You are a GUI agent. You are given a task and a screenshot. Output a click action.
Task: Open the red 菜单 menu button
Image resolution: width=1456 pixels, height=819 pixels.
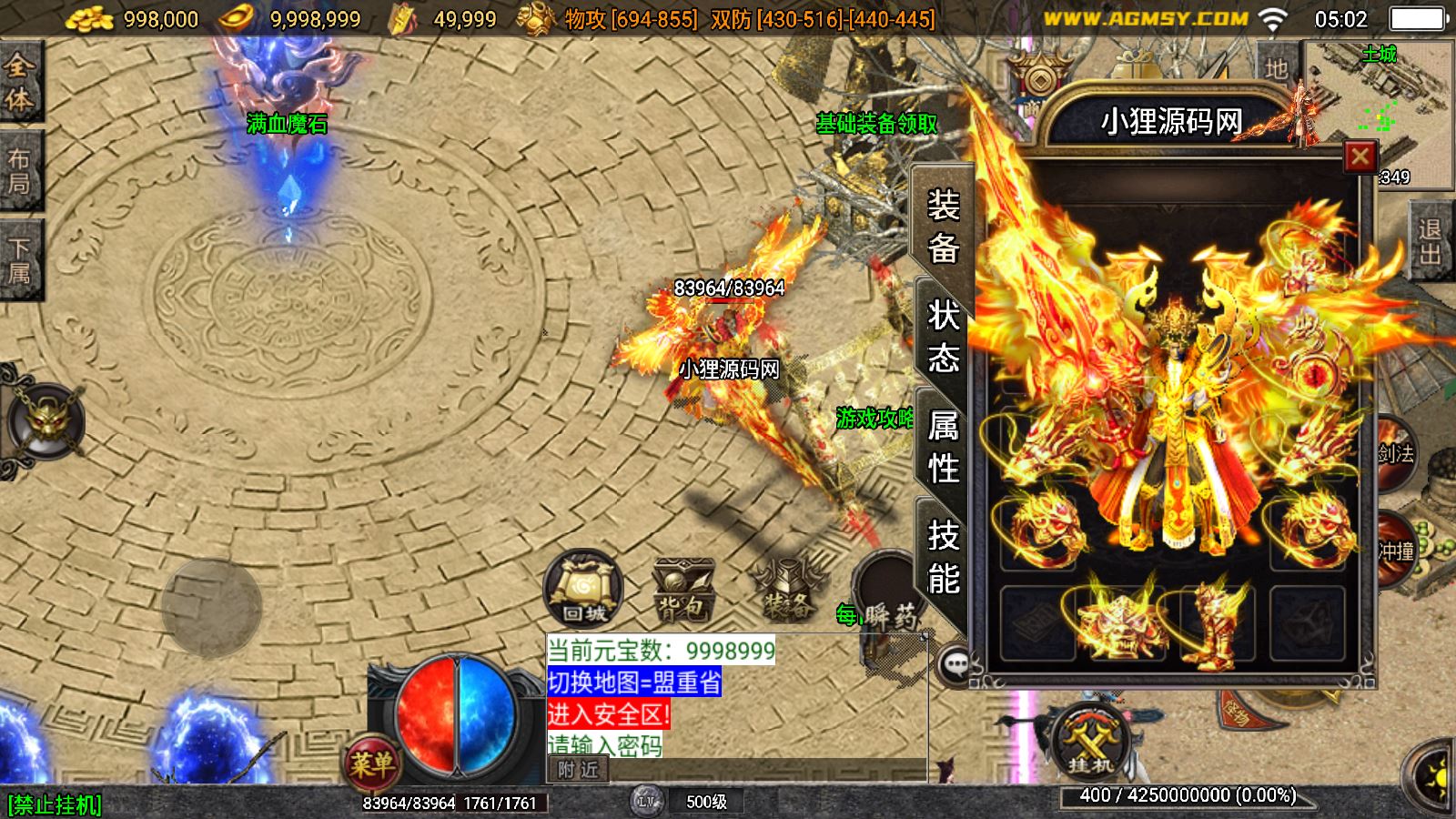tap(371, 763)
